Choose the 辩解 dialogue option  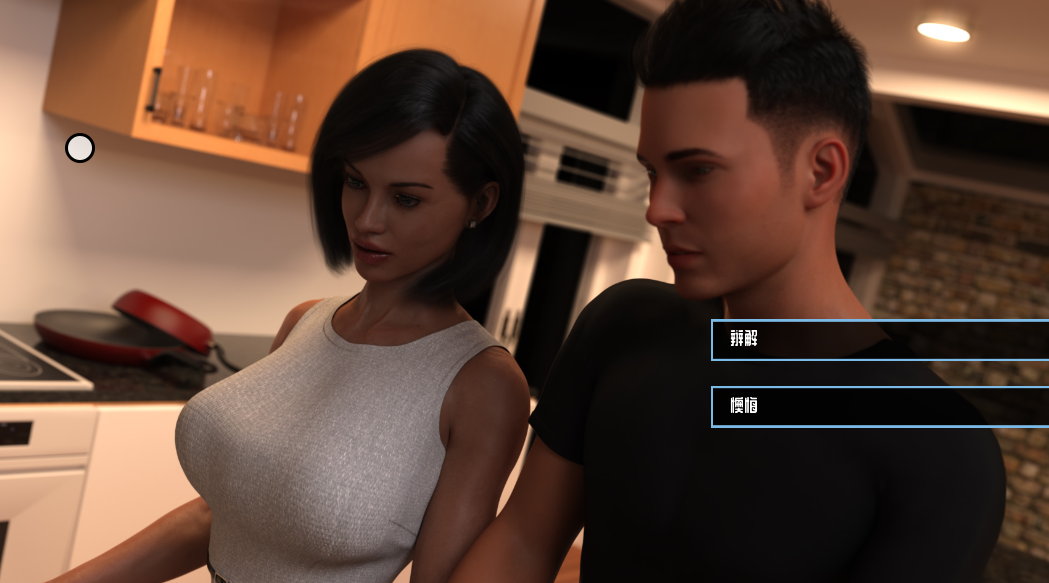[x=880, y=340]
